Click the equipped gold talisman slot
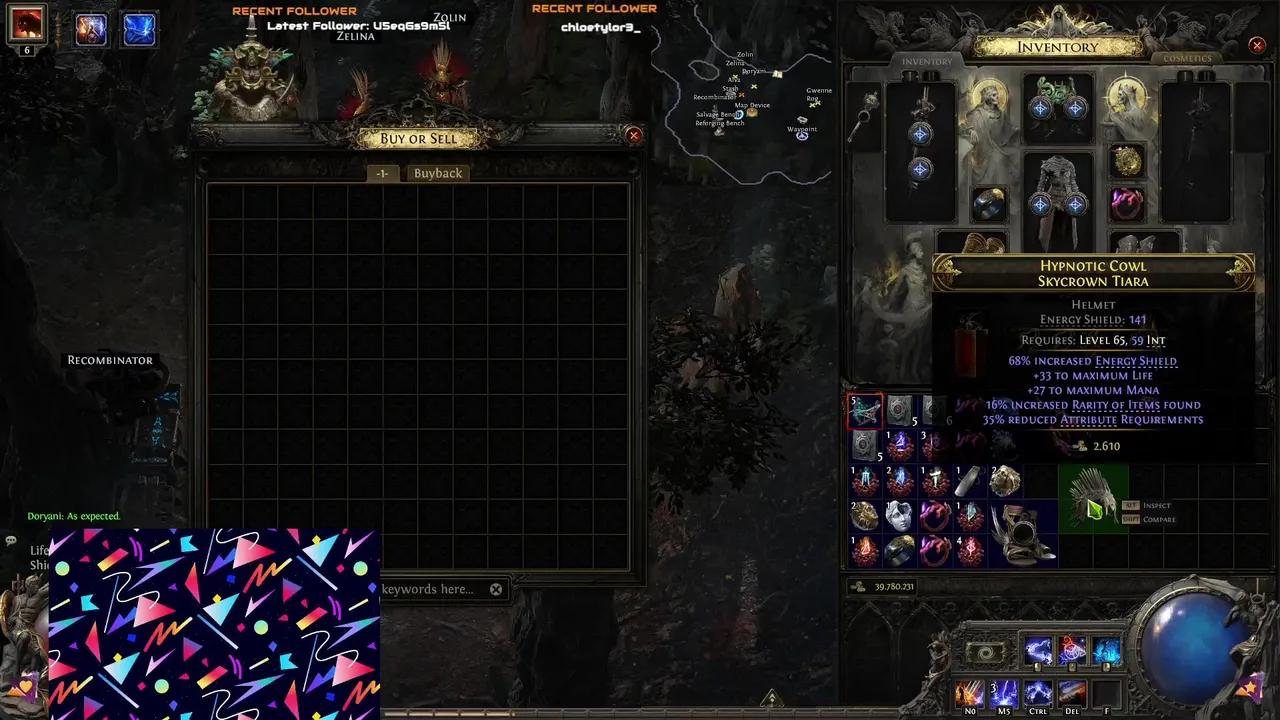The width and height of the screenshot is (1280, 720). 1127,162
